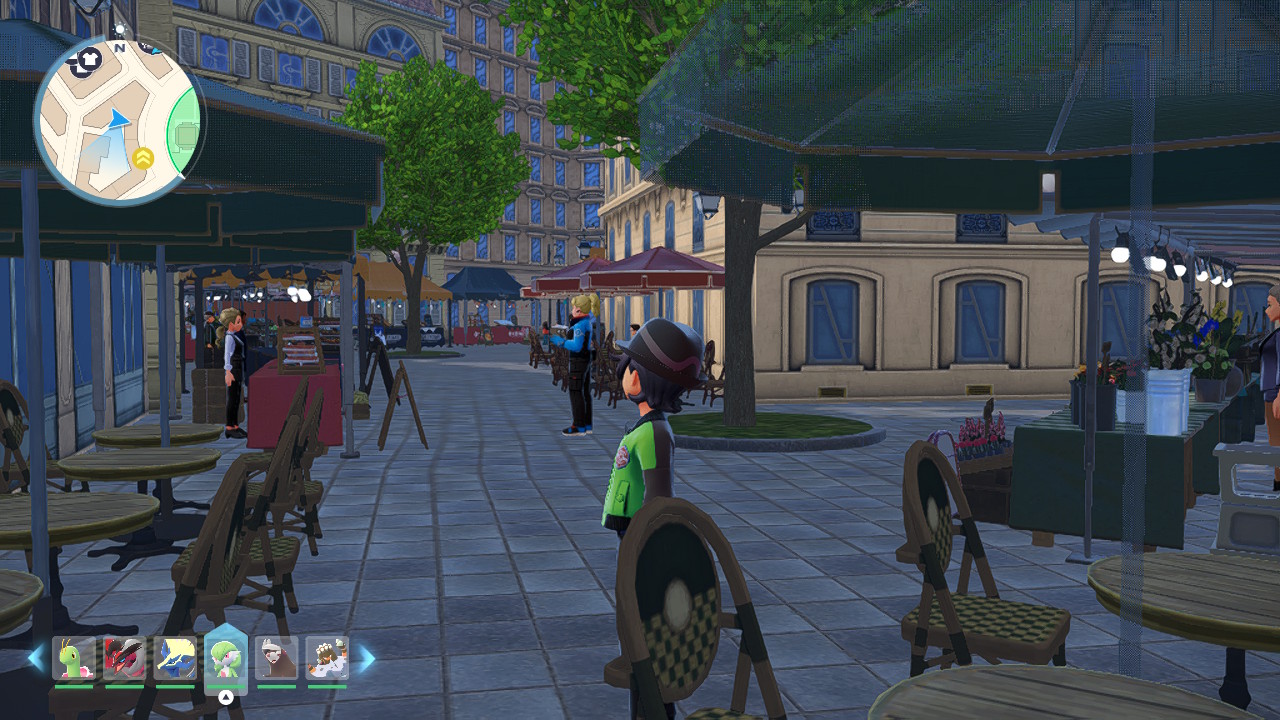Open the circular minimap
Viewport: 1280px width, 720px height.
click(x=118, y=119)
